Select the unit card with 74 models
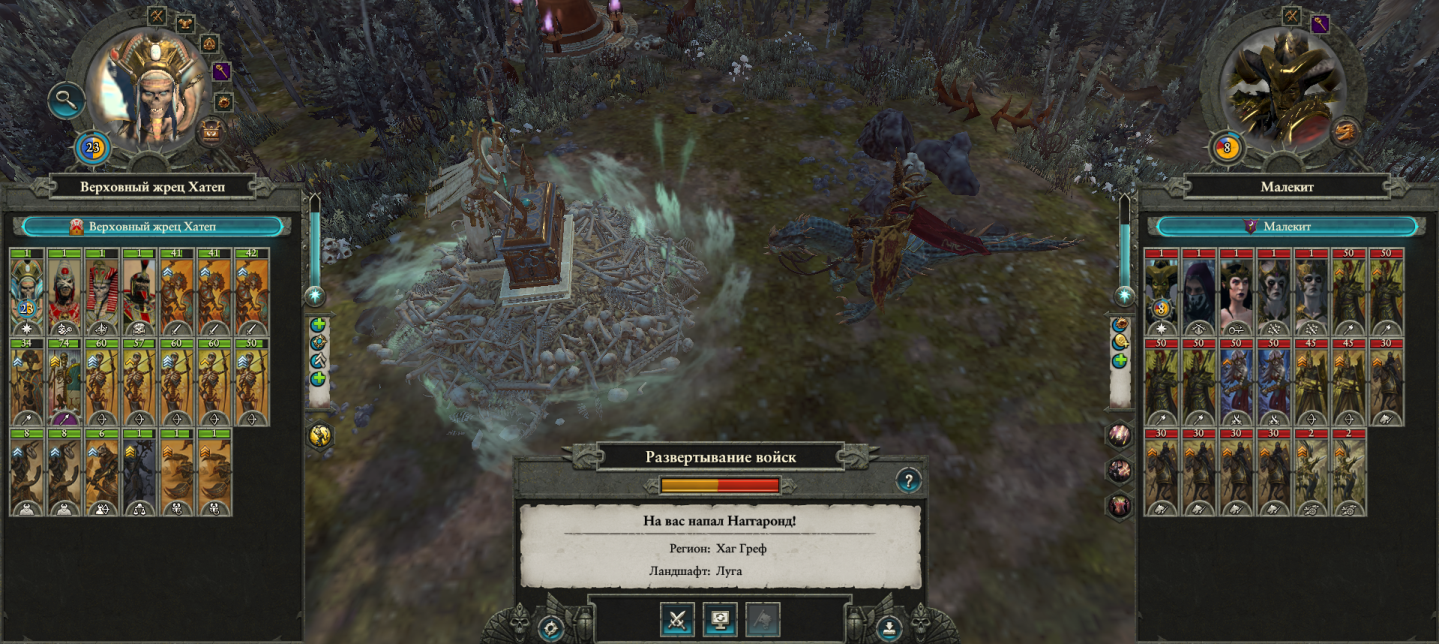 [x=65, y=382]
